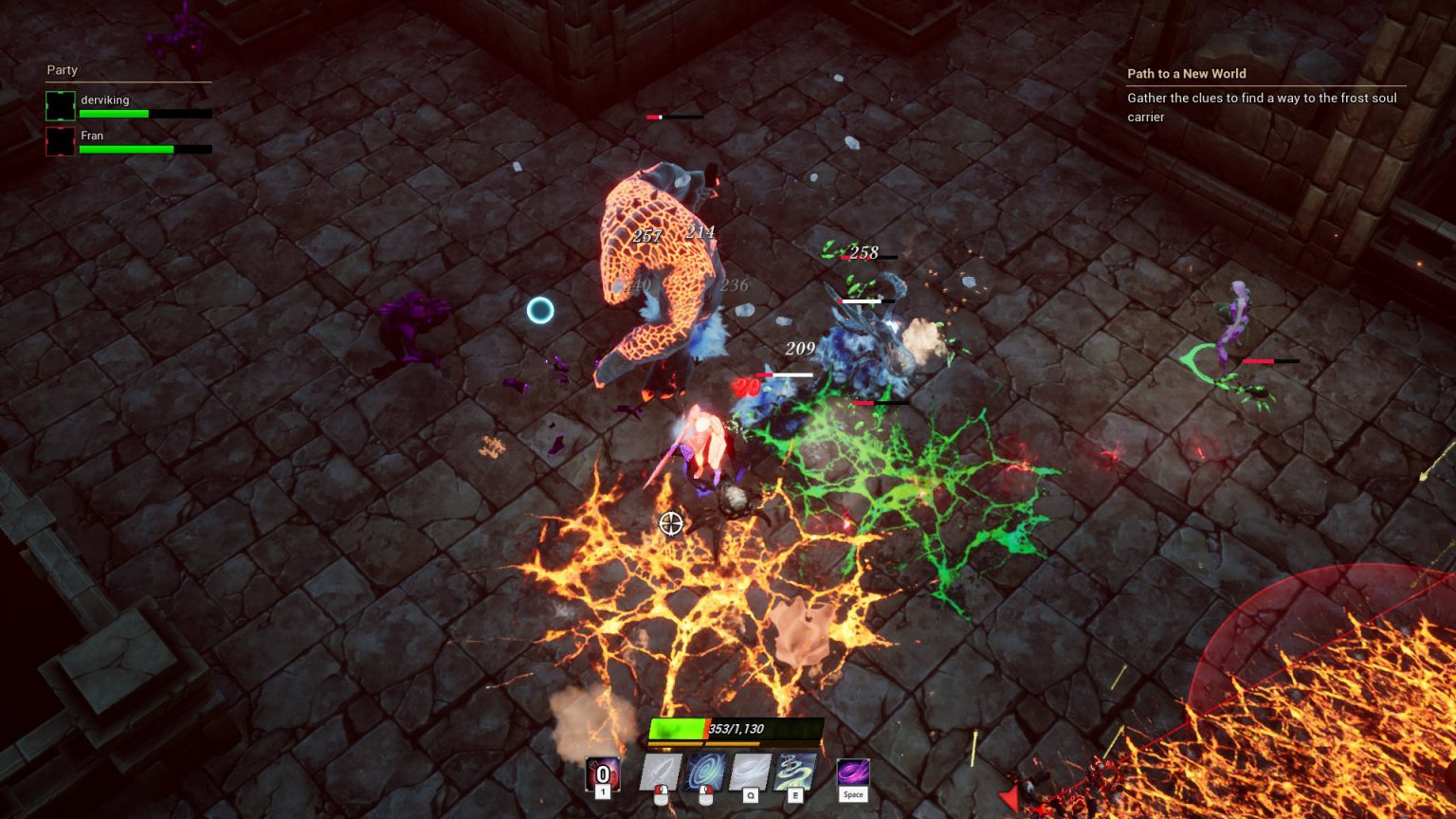
Task: Trigger the wind slash ability bound to Q
Action: (750, 771)
